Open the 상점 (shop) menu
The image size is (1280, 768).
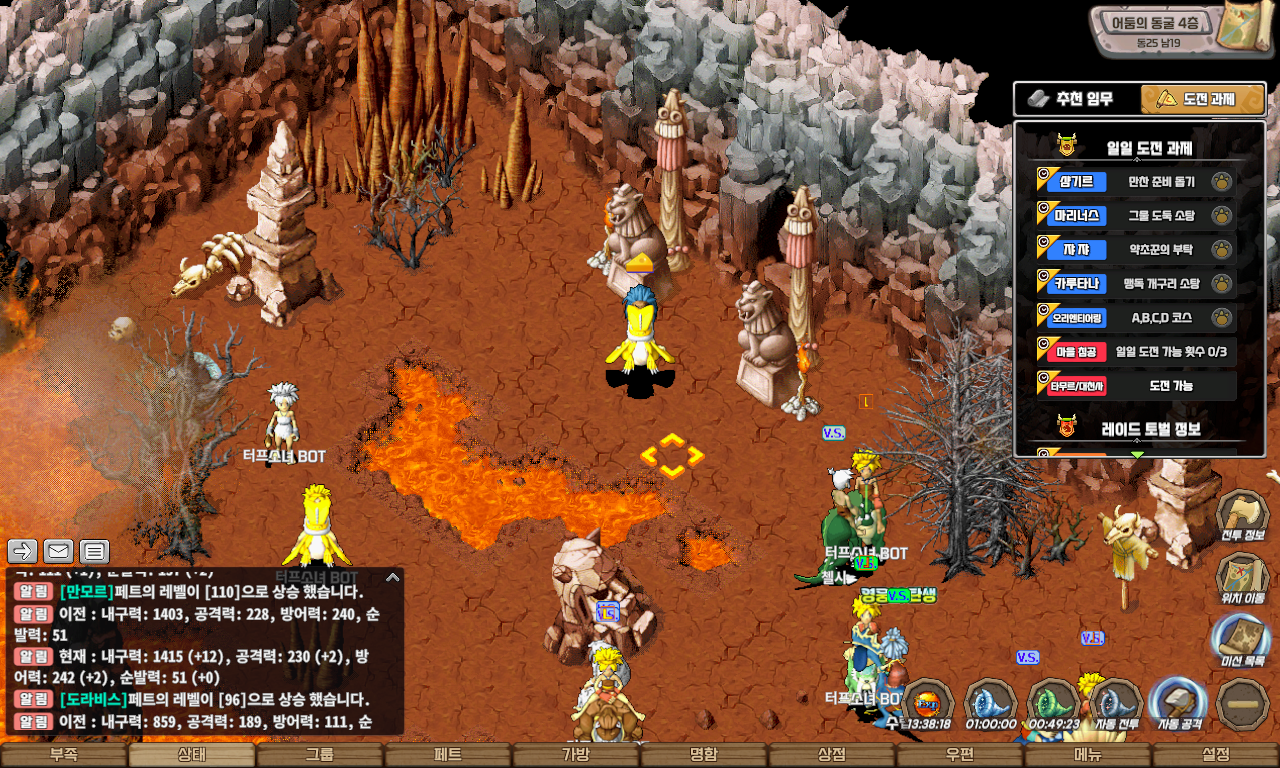coord(831,755)
